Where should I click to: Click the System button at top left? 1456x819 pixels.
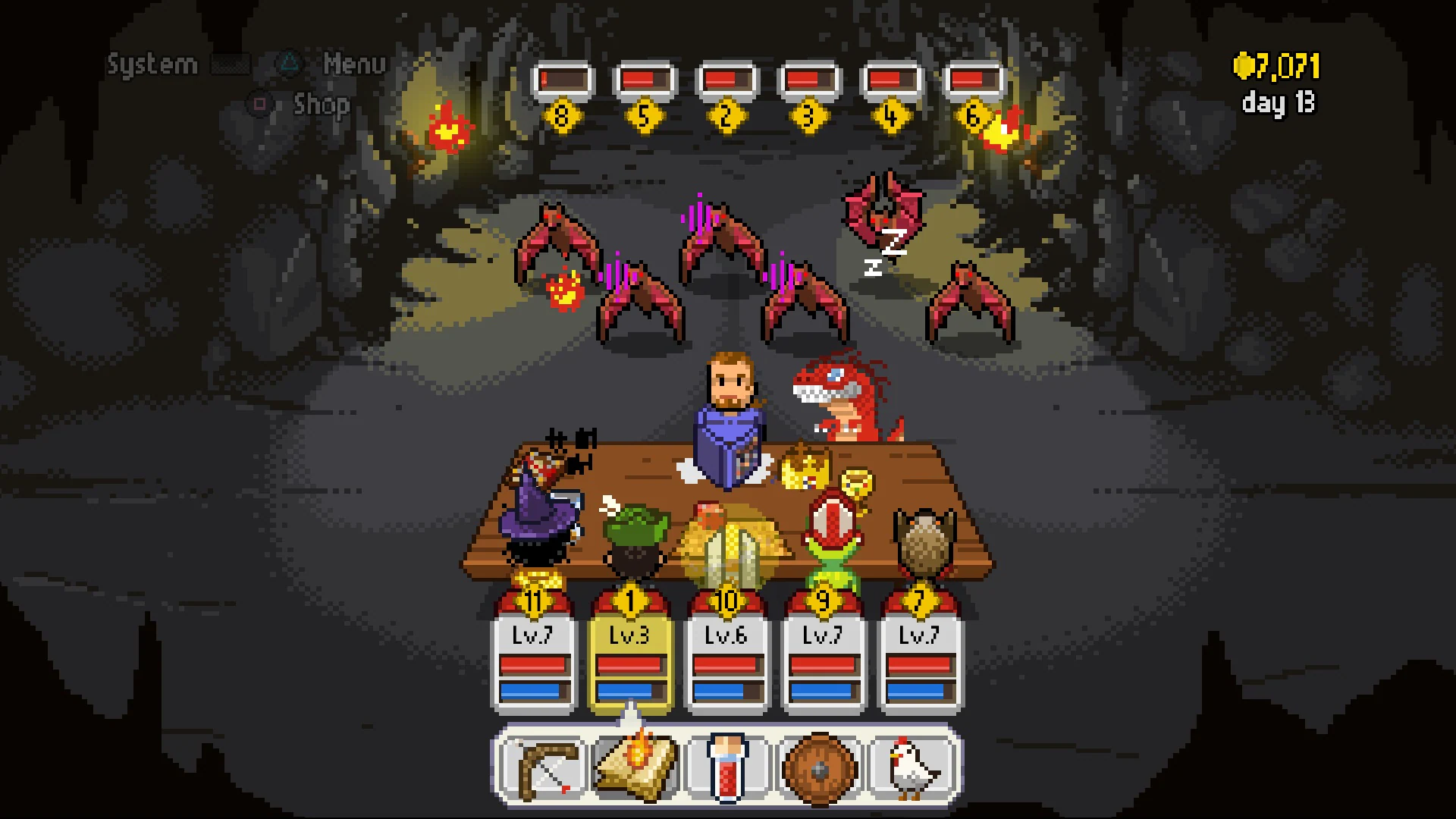151,64
